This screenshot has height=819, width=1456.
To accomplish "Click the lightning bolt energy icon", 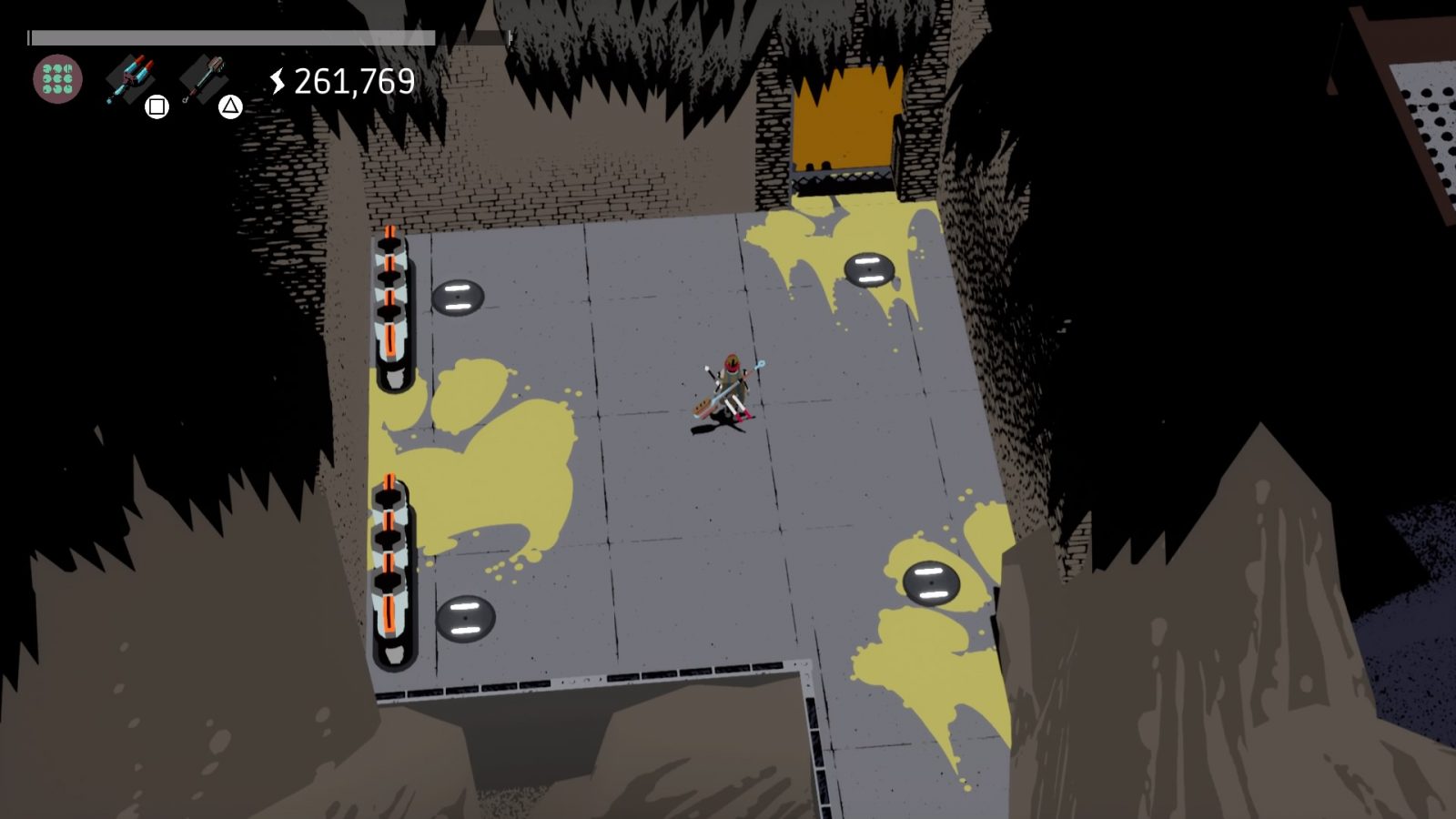I will (278, 82).
